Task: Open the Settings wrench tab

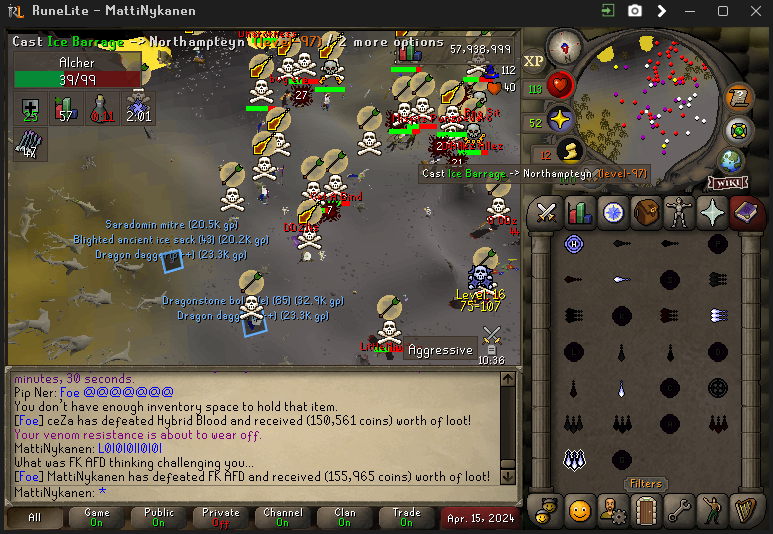Action: point(680,510)
